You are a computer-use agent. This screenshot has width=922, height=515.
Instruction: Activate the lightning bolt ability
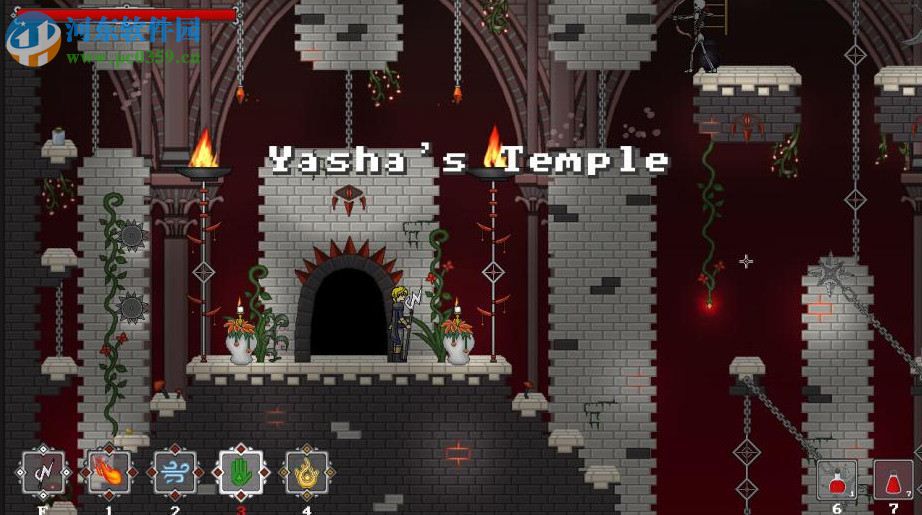point(43,472)
